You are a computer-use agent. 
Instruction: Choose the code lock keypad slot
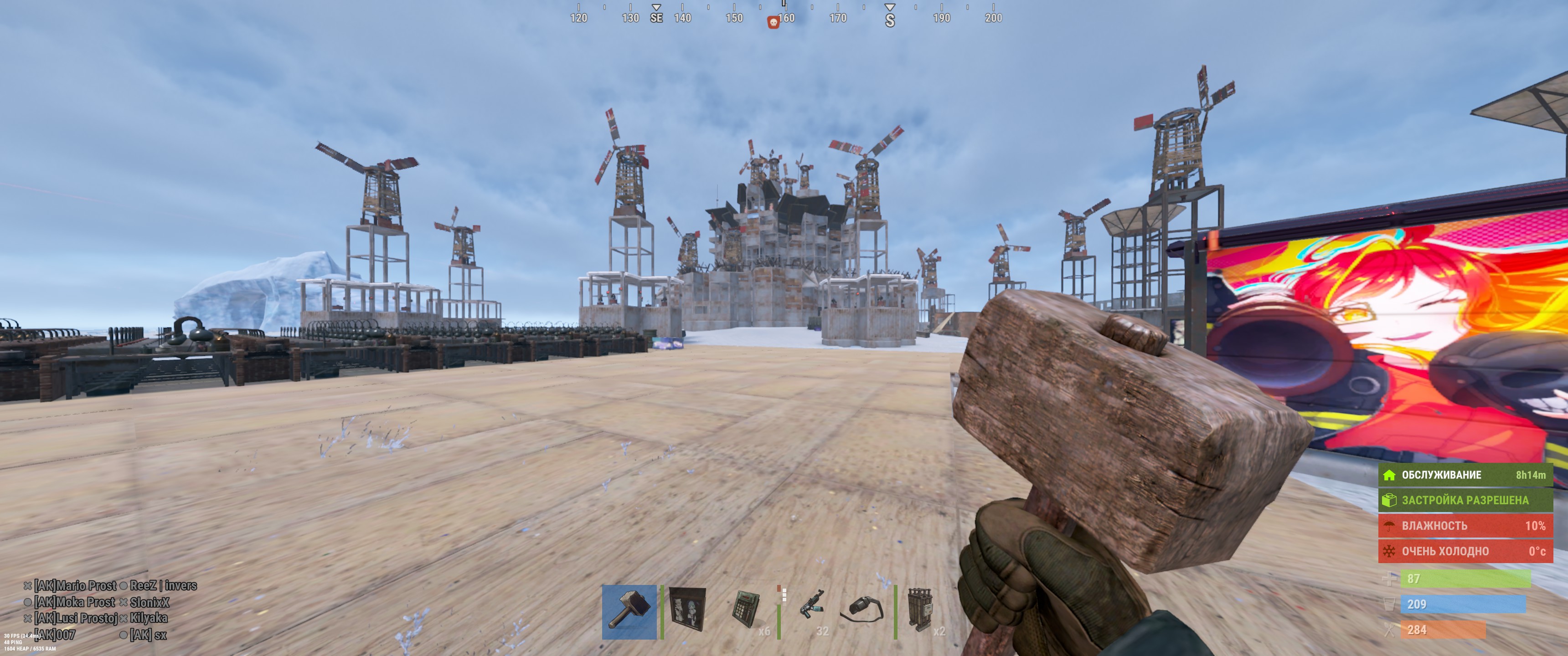point(746,611)
